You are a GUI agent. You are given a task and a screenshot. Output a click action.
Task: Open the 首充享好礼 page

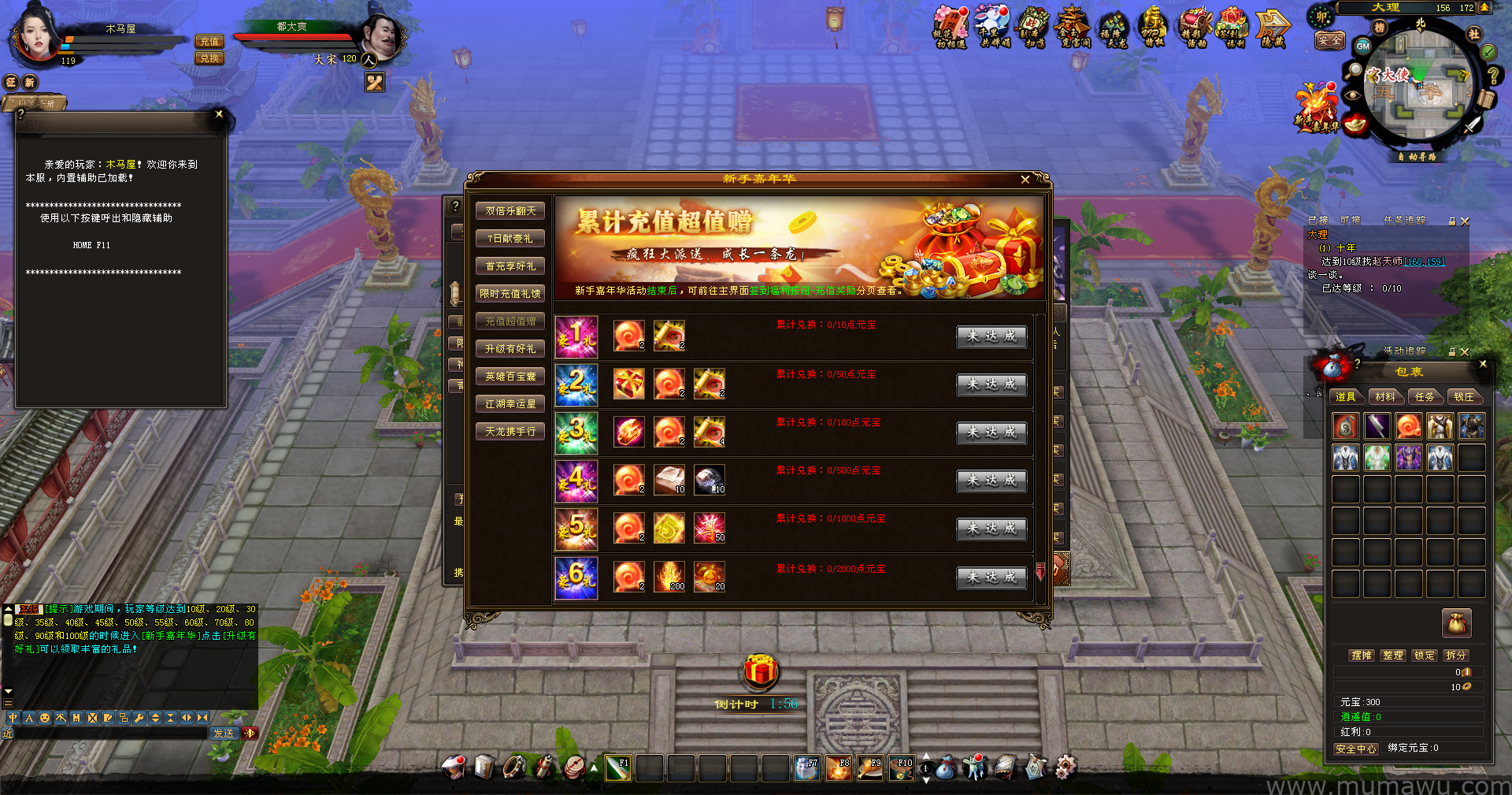tap(510, 266)
